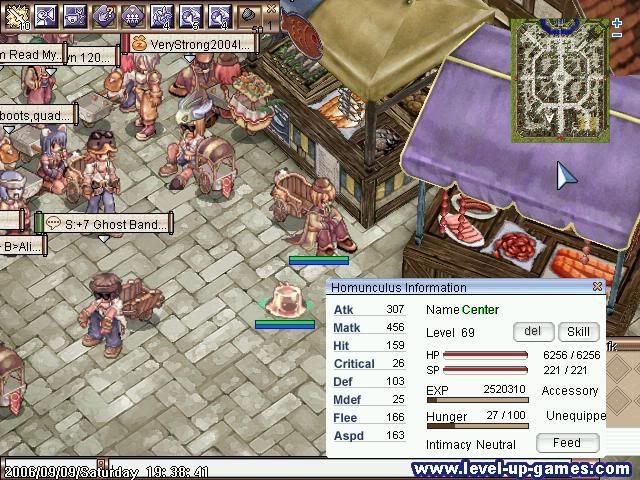Open the homunculus Skill window
Viewport: 640px width, 480px height.
click(x=578, y=332)
